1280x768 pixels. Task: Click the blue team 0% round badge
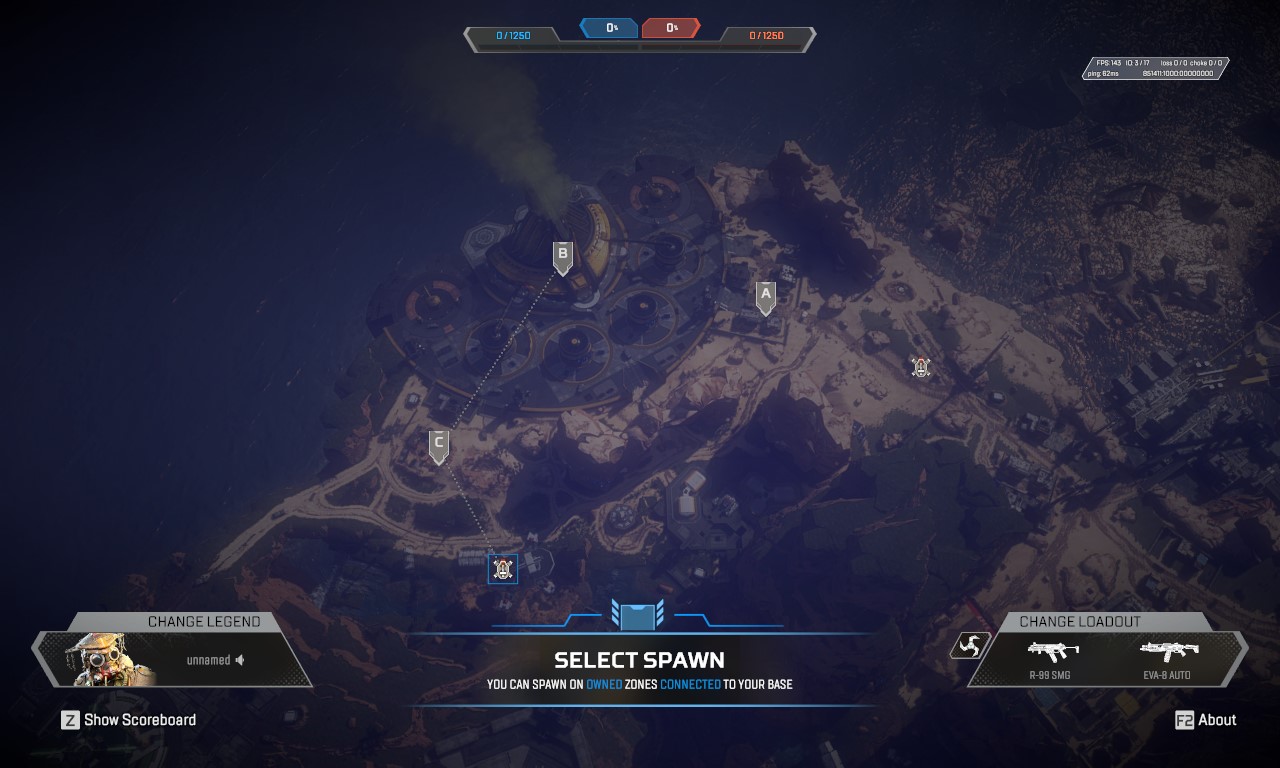pos(608,28)
